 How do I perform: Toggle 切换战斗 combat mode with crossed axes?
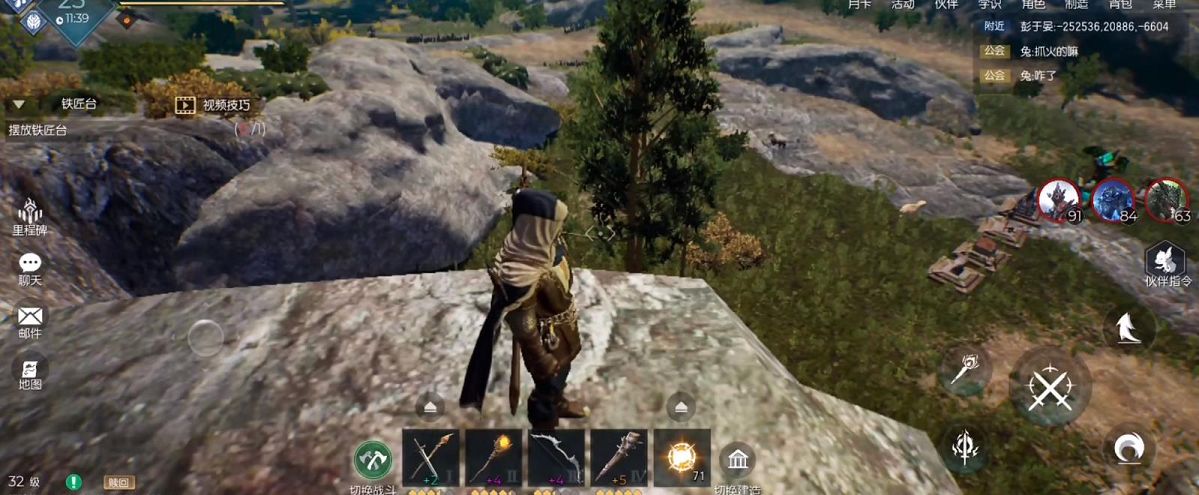coord(373,459)
